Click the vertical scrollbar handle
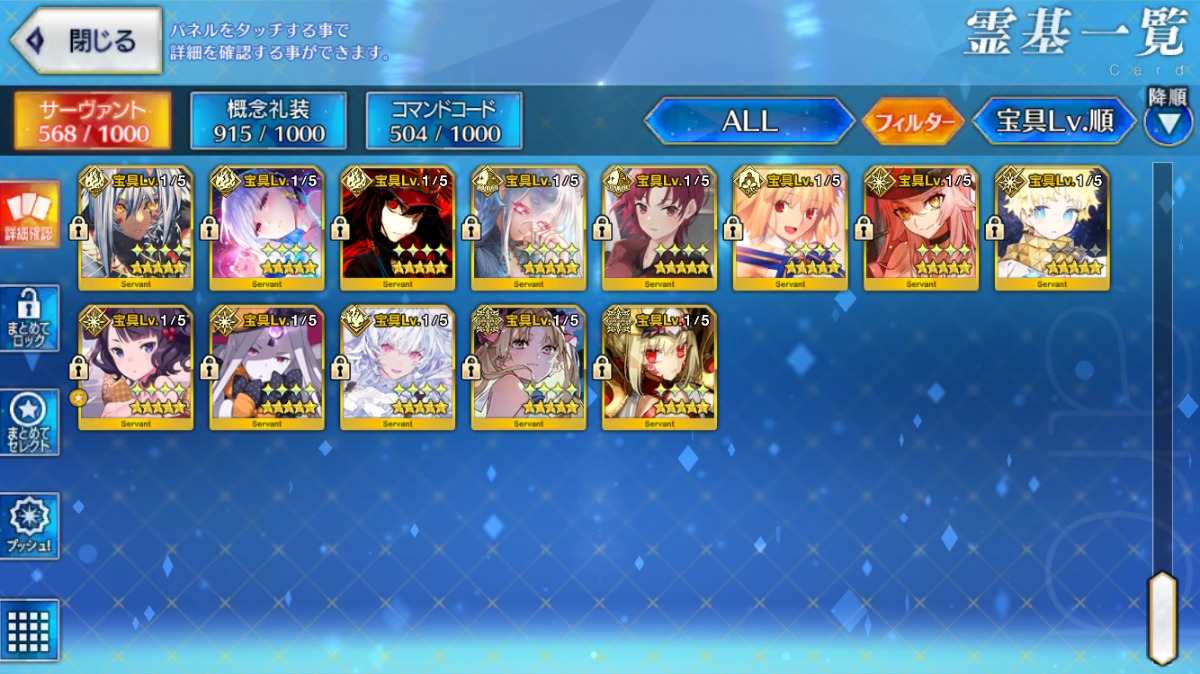Viewport: 1200px width, 674px height. coord(1162,617)
